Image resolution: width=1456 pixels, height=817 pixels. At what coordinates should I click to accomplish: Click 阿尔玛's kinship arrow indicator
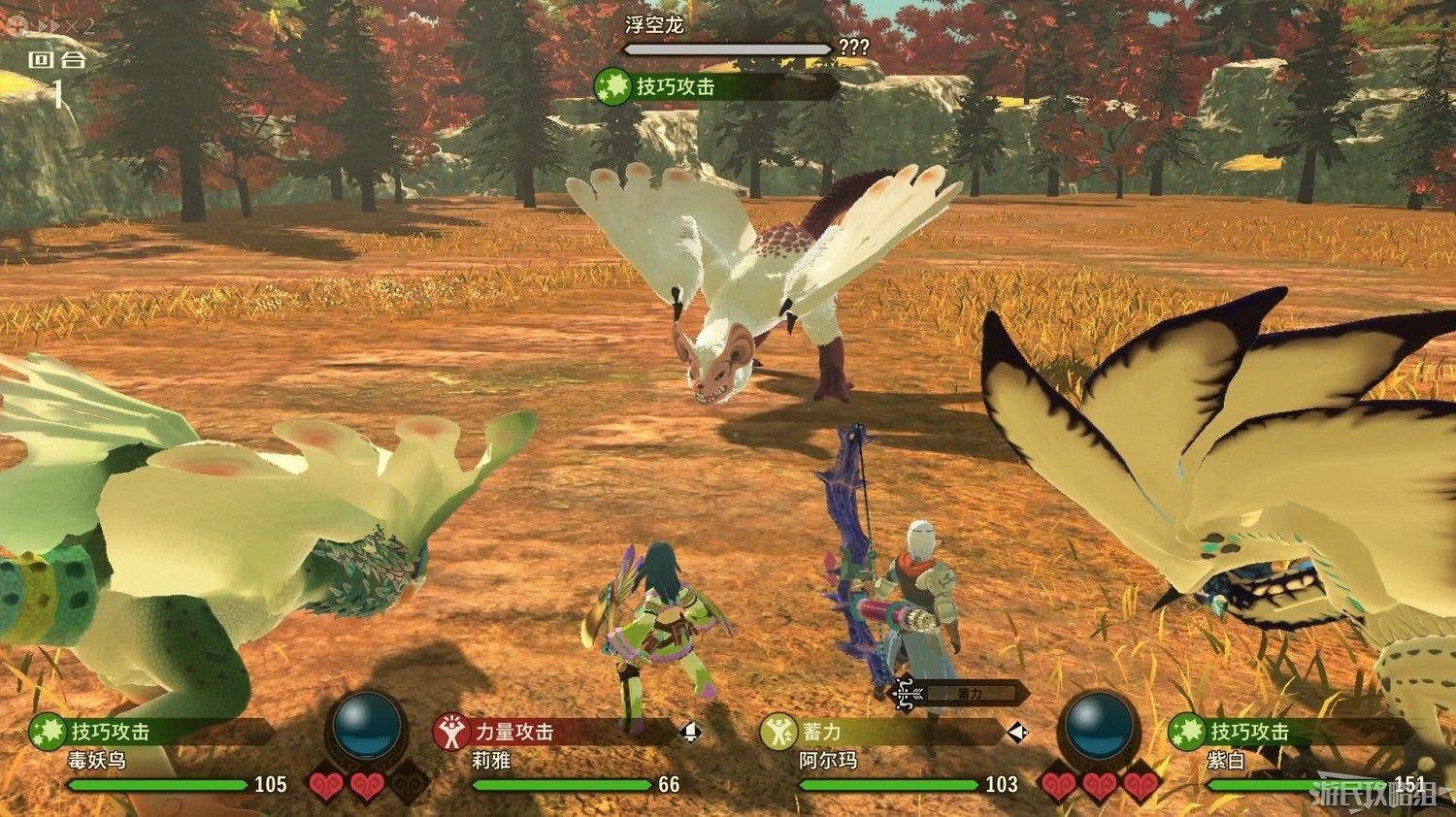(x=1014, y=734)
